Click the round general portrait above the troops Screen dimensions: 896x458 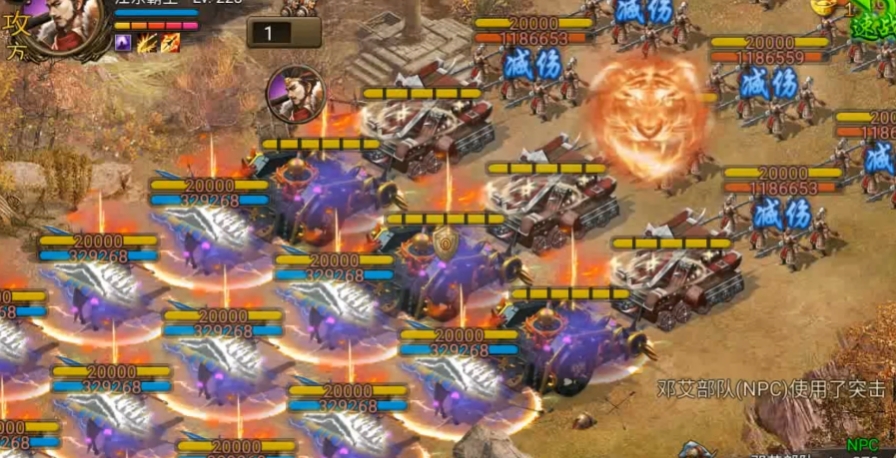296,95
